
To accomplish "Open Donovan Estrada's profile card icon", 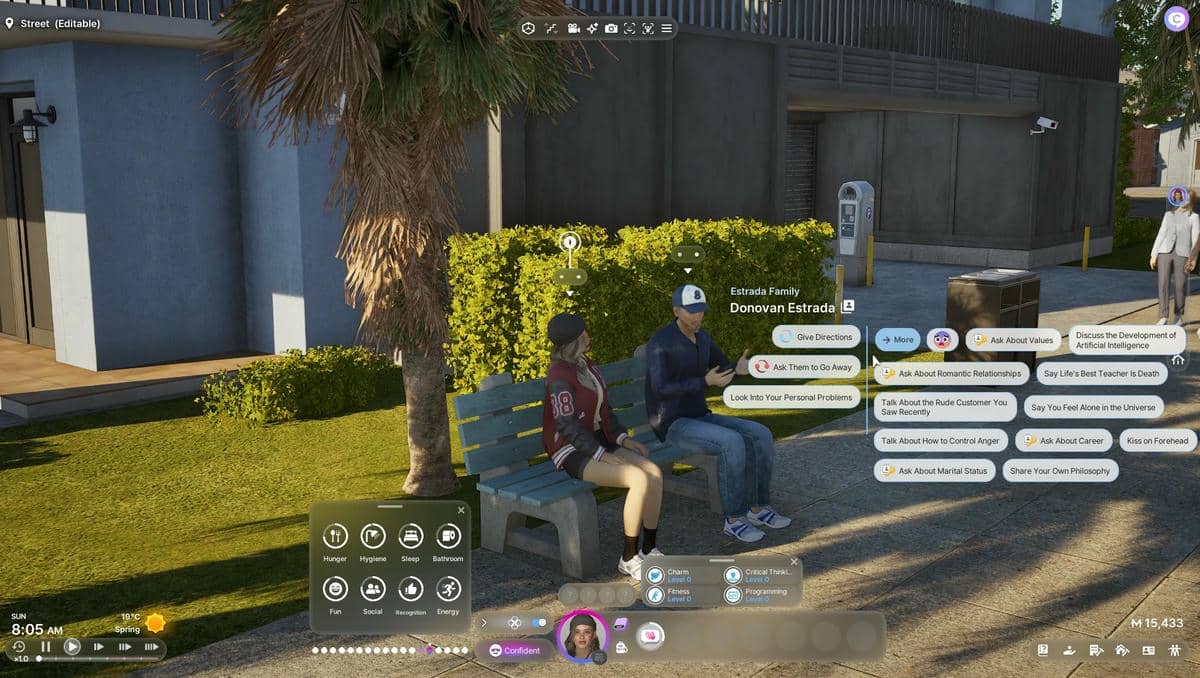I will [848, 307].
